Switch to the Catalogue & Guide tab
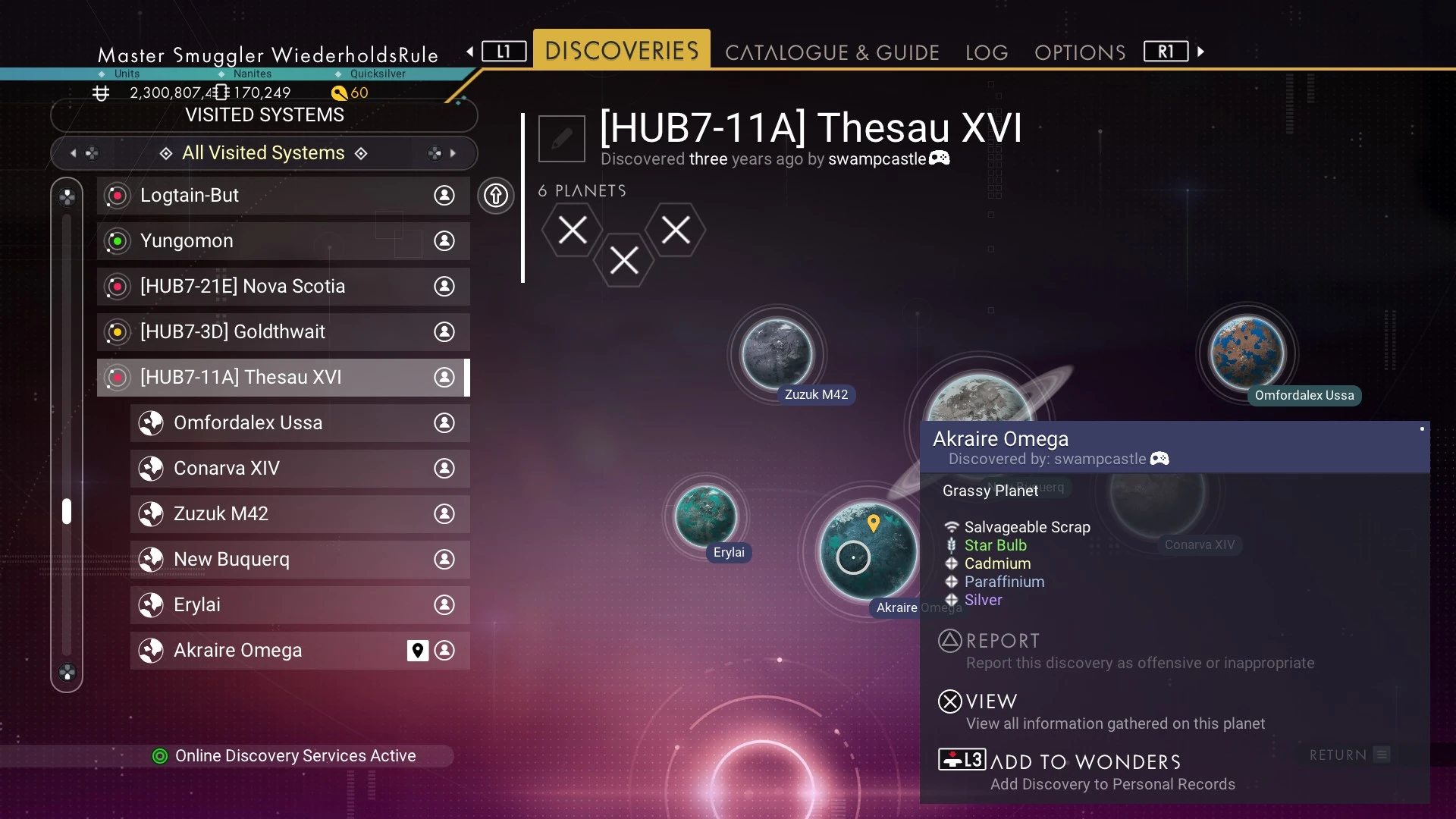This screenshot has height=819, width=1456. tap(832, 52)
